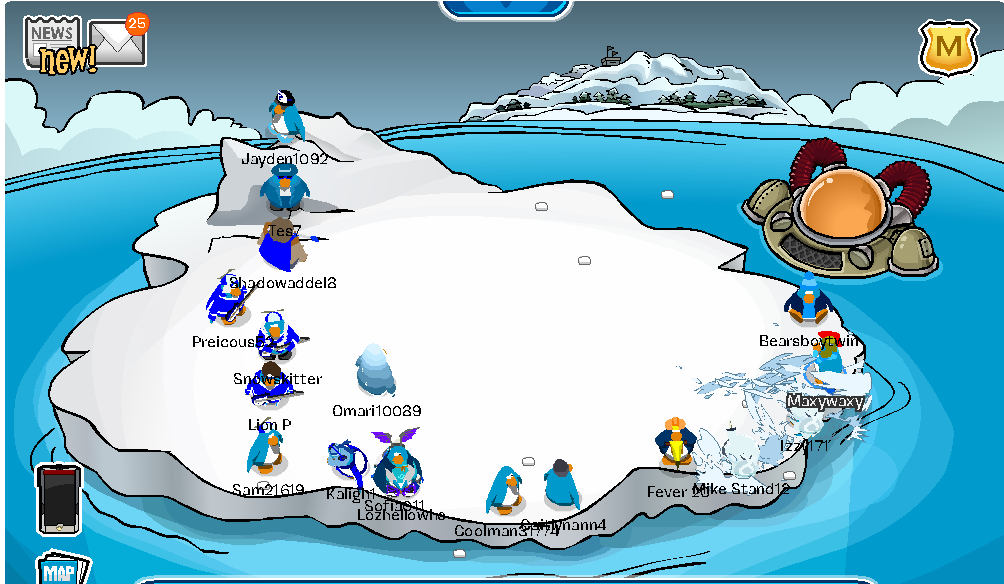
Task: Open the spy phone
Action: (x=58, y=498)
